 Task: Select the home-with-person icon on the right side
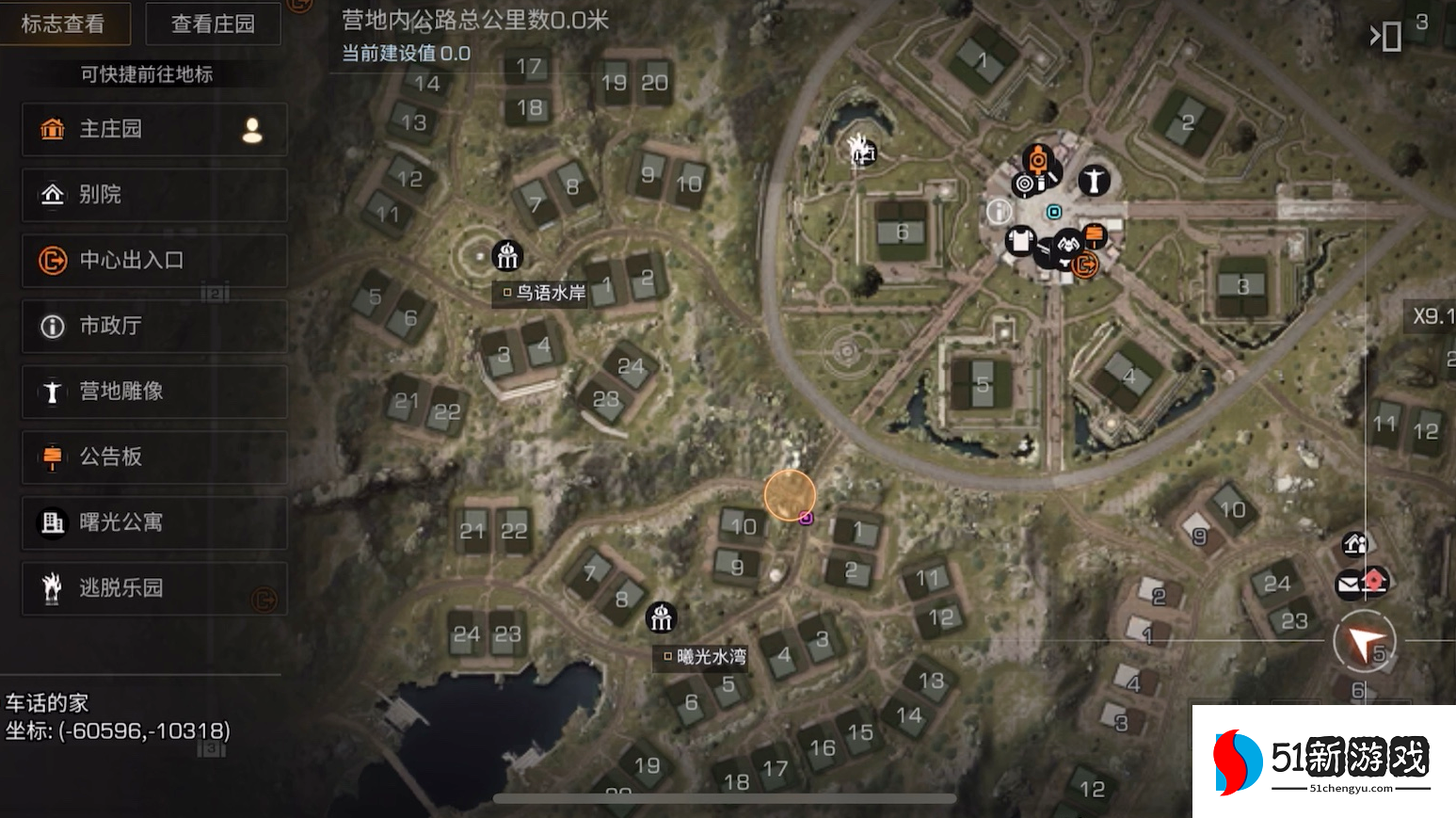click(1354, 544)
